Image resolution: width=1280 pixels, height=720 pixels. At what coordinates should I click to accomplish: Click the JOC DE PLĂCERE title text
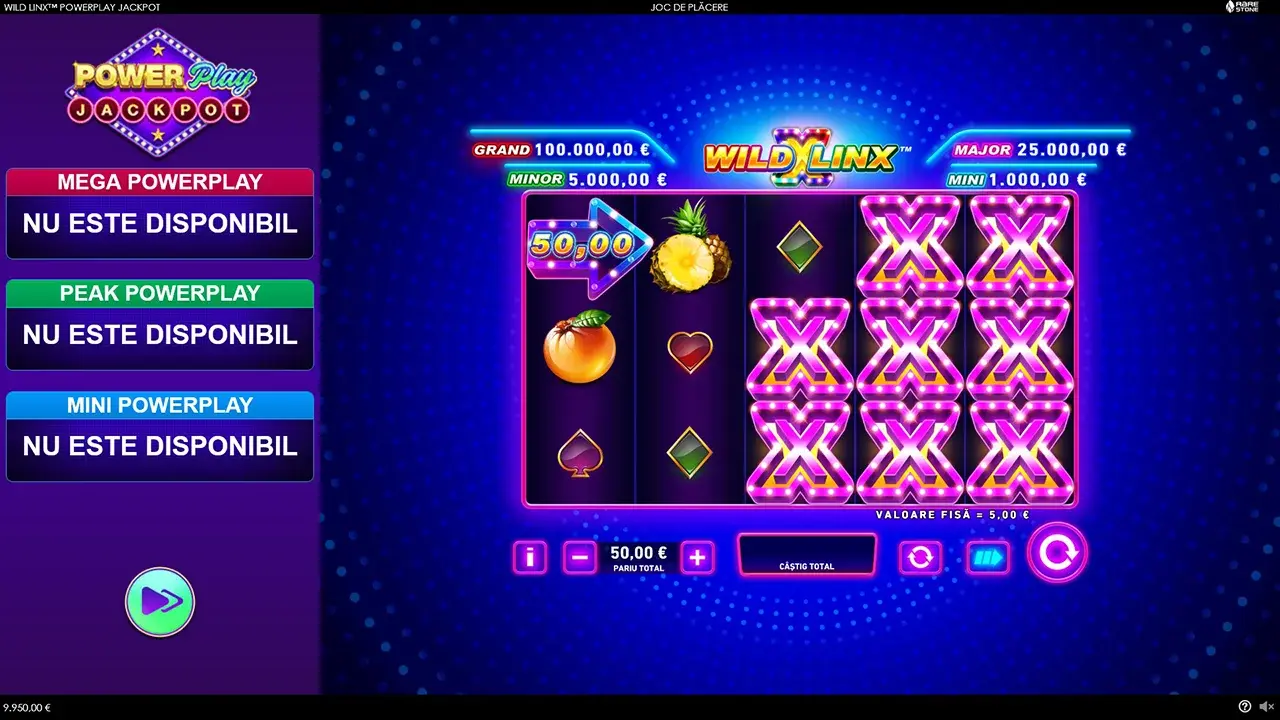point(687,7)
